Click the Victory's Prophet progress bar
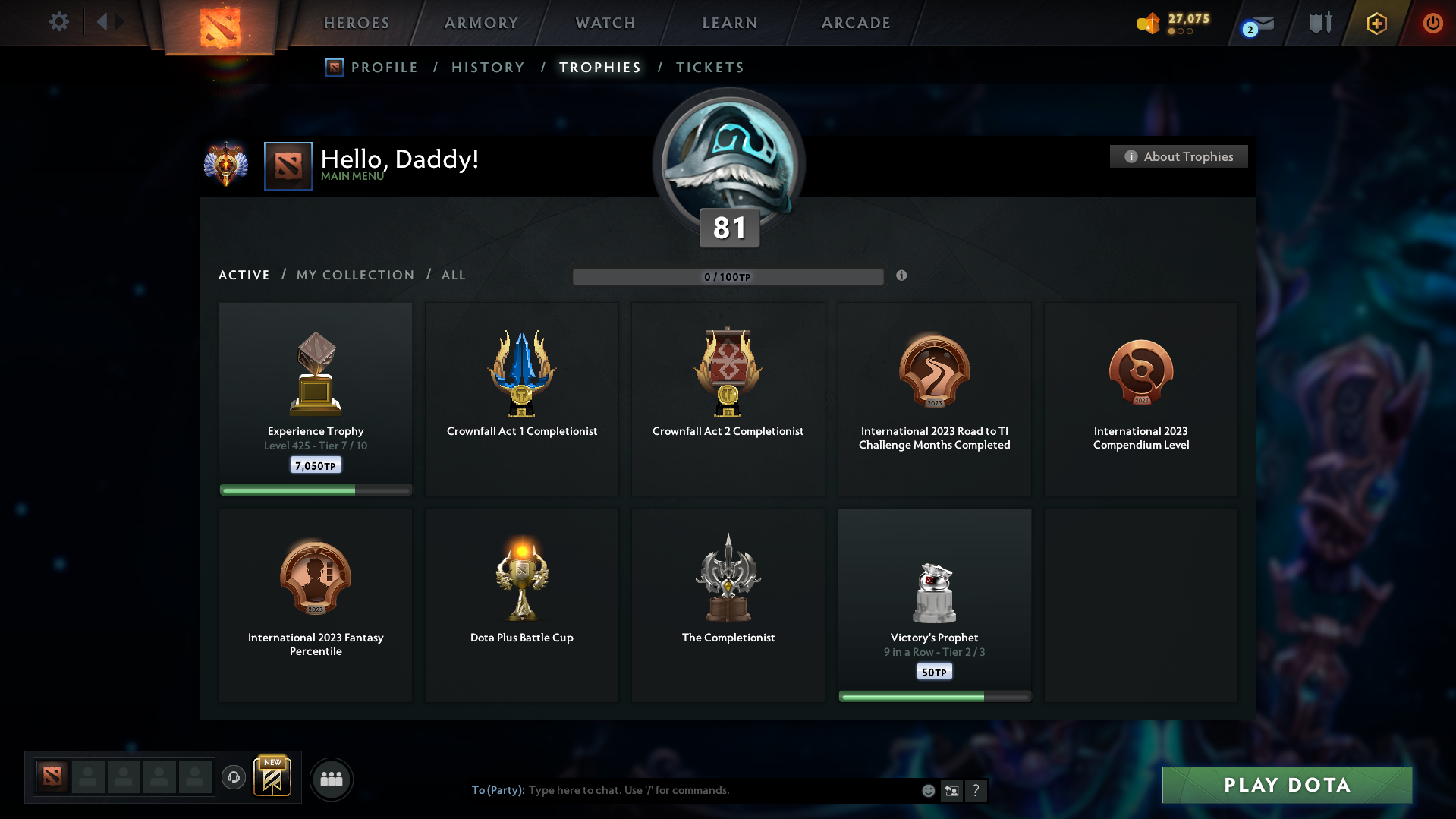This screenshot has width=1456, height=819. [934, 696]
